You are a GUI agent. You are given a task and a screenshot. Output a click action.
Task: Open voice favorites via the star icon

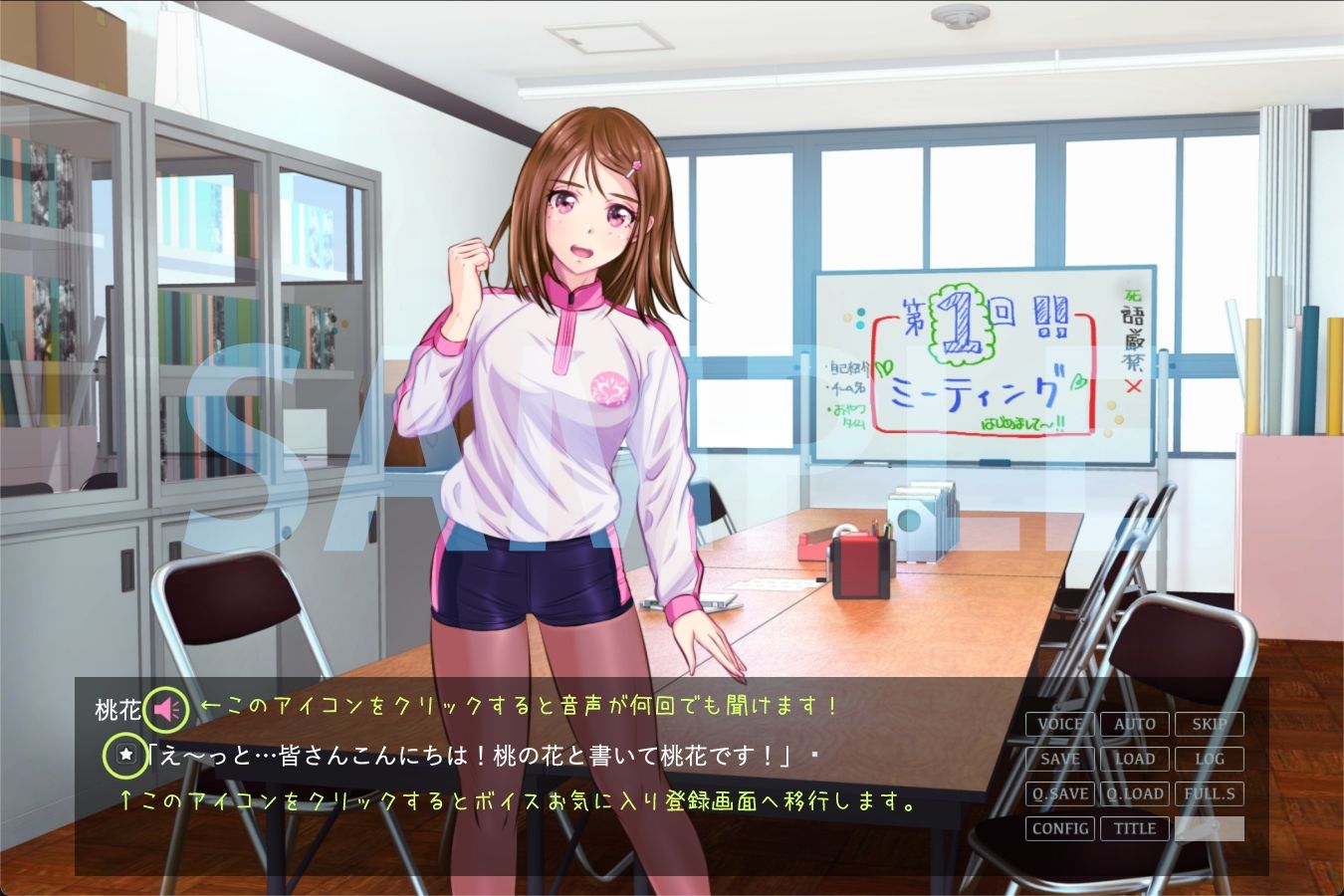point(123,754)
